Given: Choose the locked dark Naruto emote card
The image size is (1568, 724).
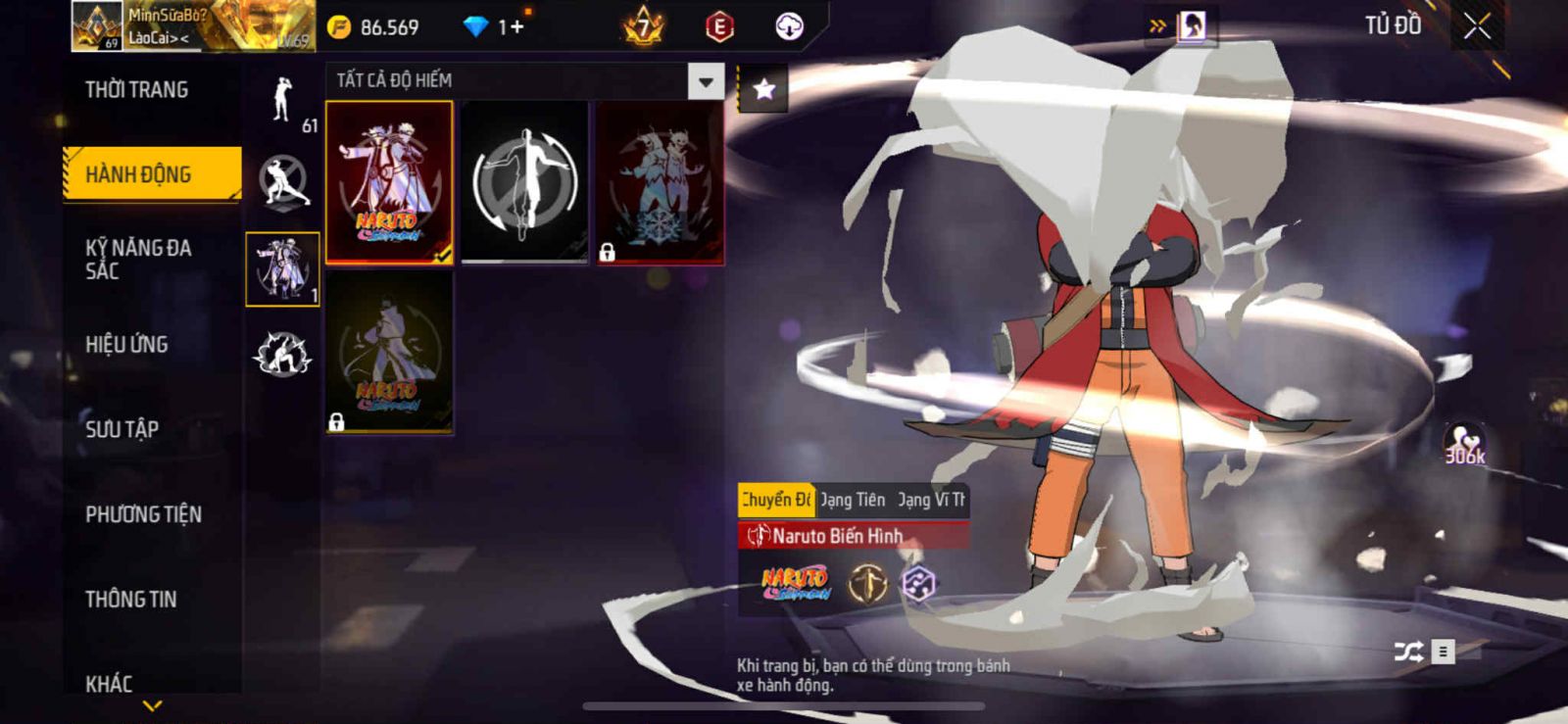Looking at the screenshot, I should point(389,353).
